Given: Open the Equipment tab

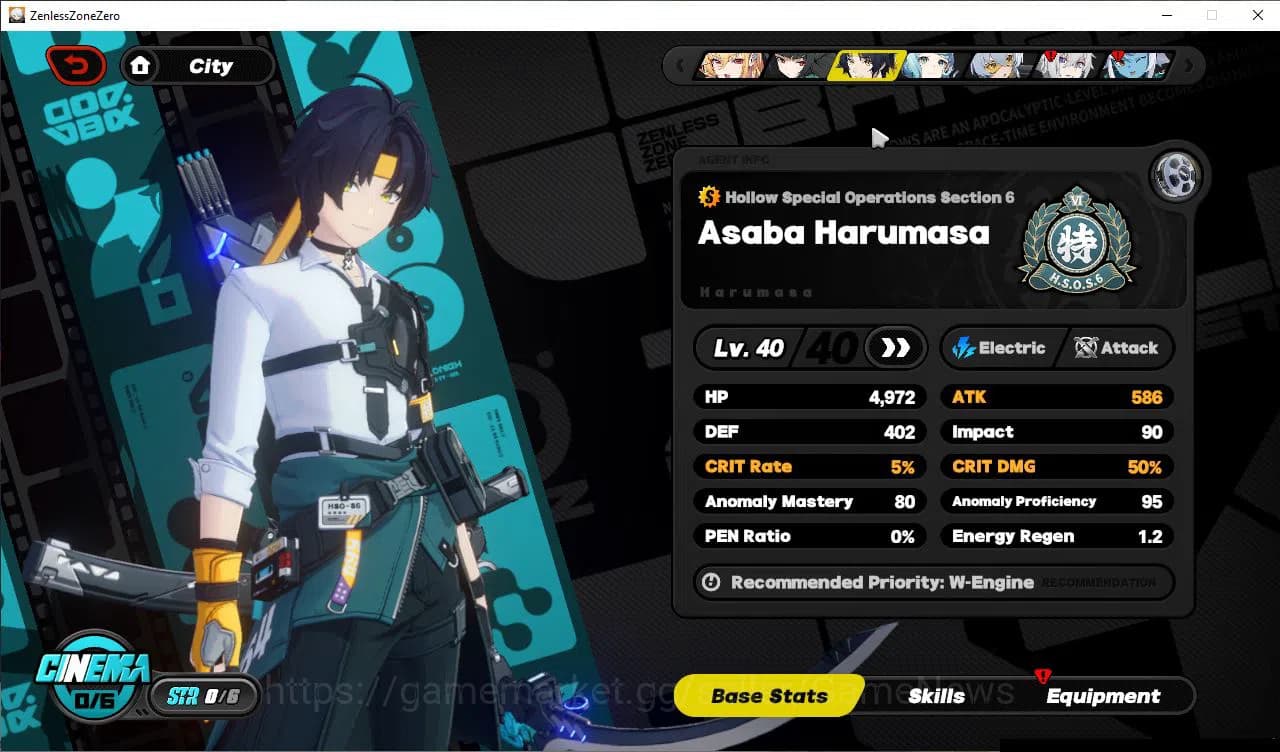Looking at the screenshot, I should pyautogui.click(x=1103, y=696).
